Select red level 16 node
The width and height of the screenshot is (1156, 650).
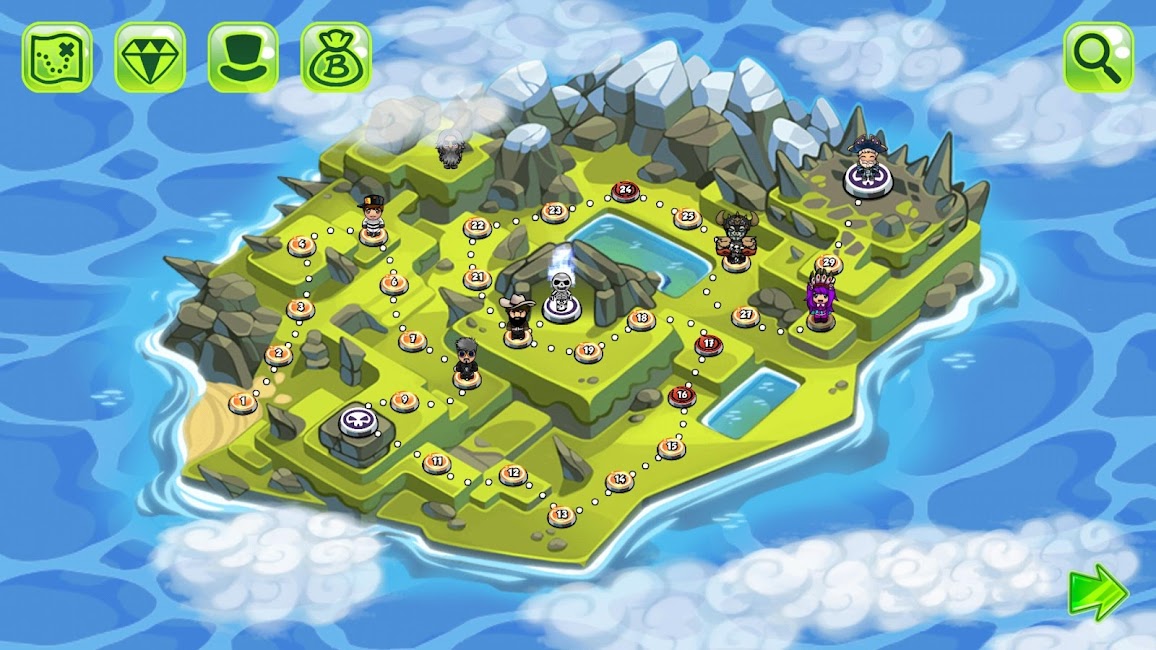pyautogui.click(x=682, y=396)
